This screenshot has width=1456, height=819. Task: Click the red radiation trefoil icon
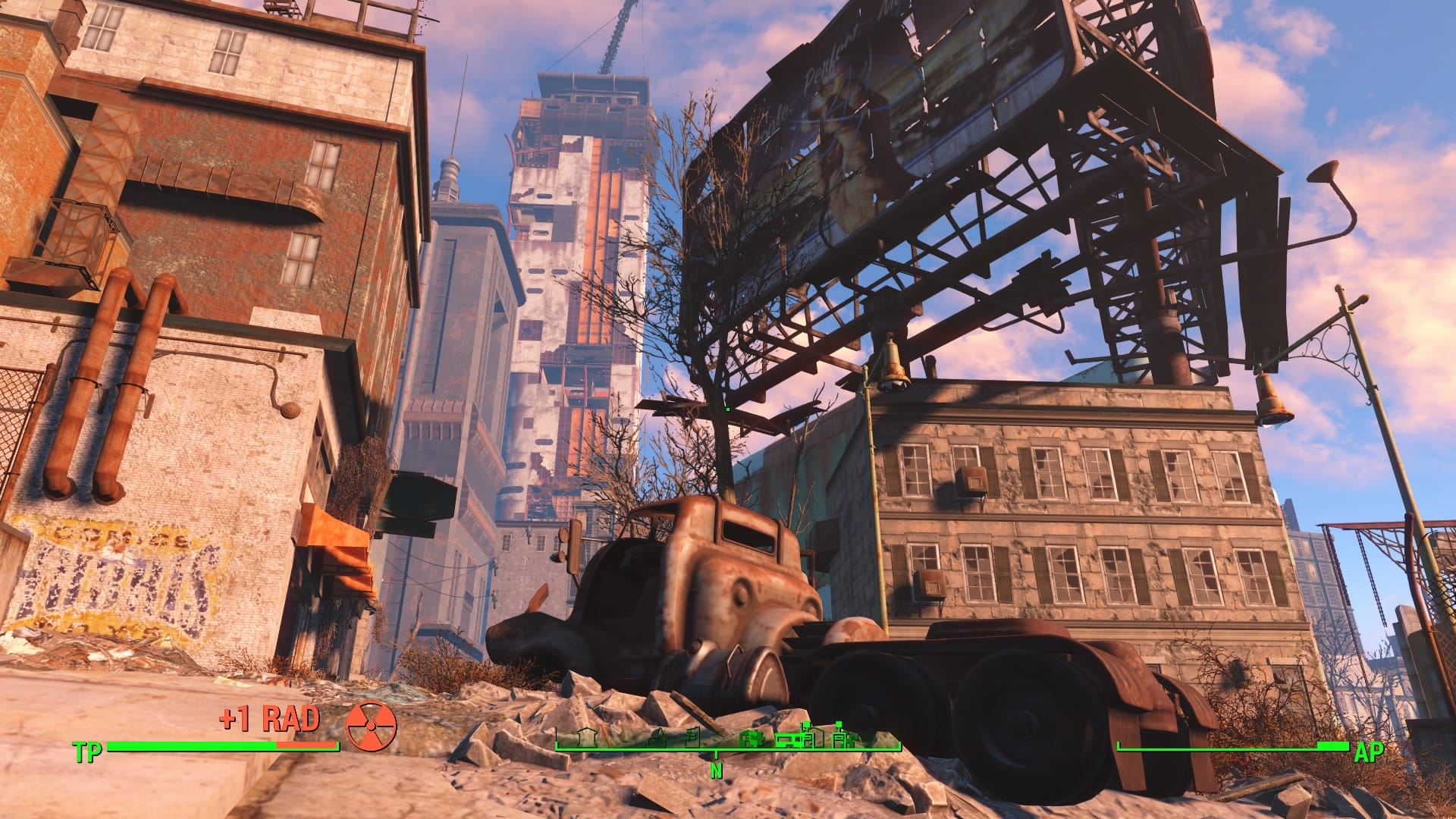372,724
